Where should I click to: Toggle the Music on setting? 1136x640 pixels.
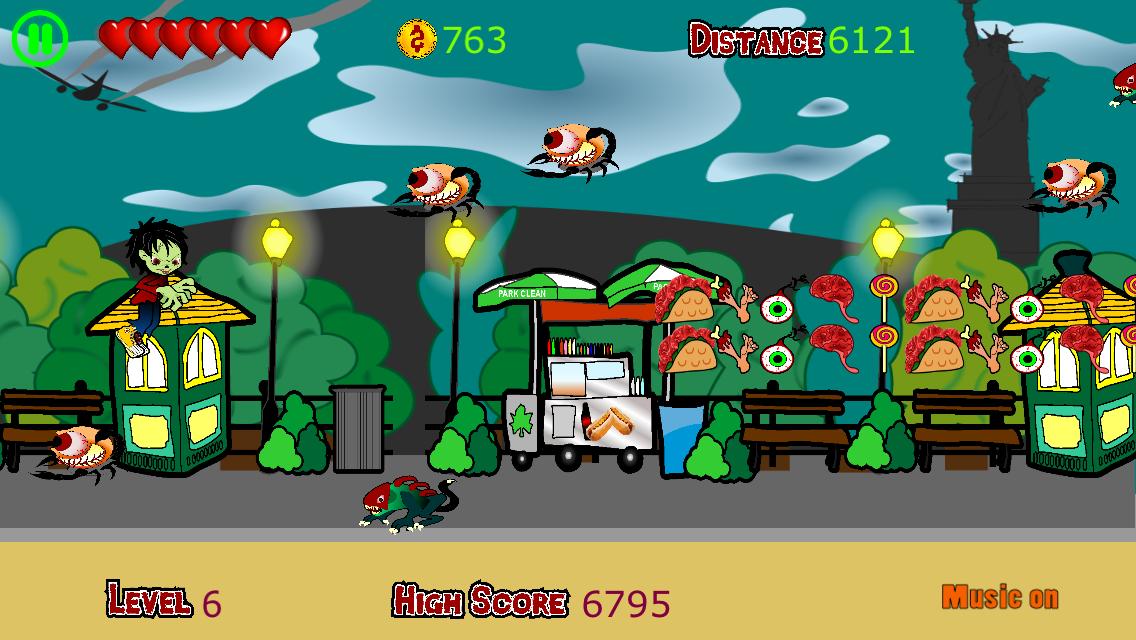pyautogui.click(x=999, y=598)
